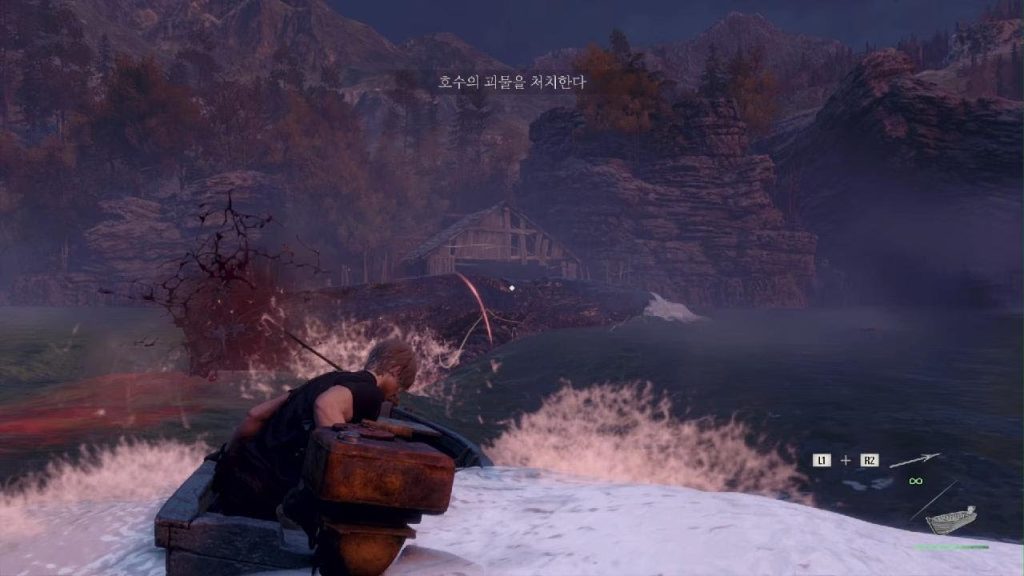Click the boat status icon
This screenshot has width=1024, height=576.
point(951,521)
